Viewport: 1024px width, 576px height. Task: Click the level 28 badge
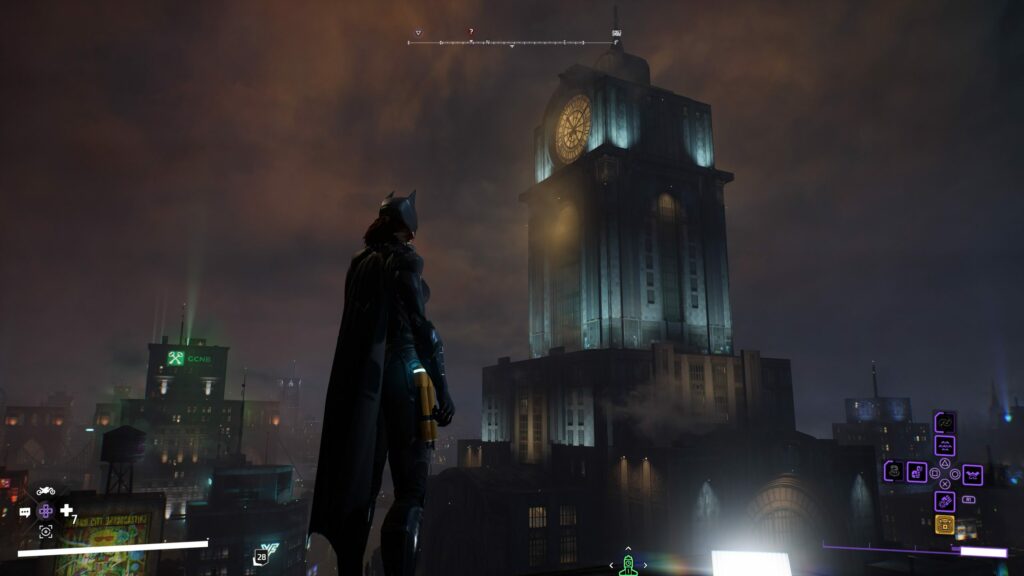click(x=261, y=557)
